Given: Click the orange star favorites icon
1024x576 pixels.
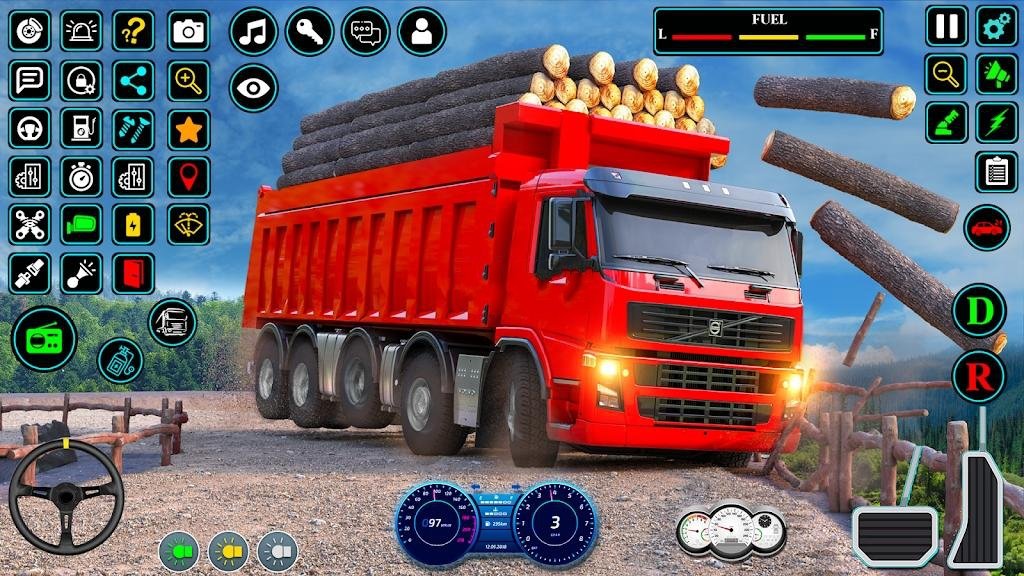Looking at the screenshot, I should click(188, 129).
